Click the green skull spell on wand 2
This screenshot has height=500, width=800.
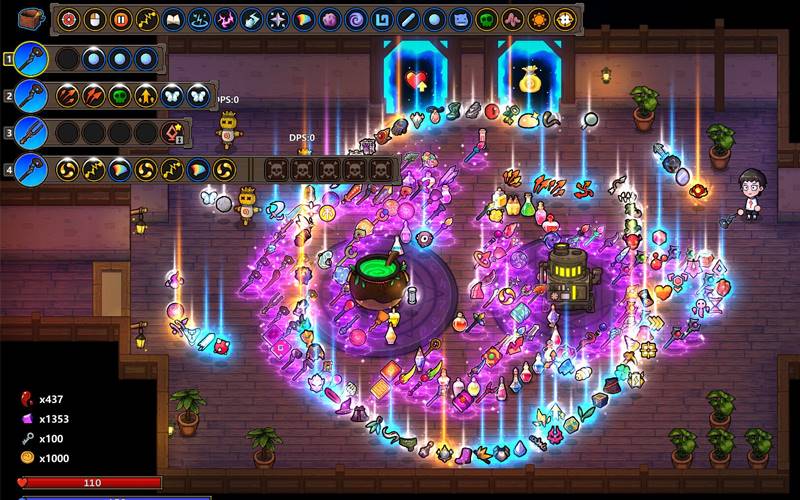click(x=120, y=96)
